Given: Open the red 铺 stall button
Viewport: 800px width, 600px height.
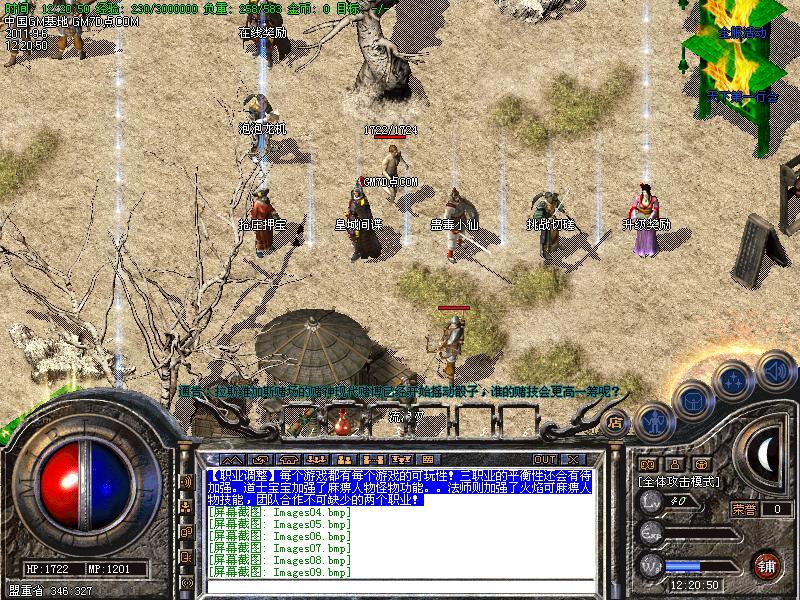Looking at the screenshot, I should coord(765,565).
